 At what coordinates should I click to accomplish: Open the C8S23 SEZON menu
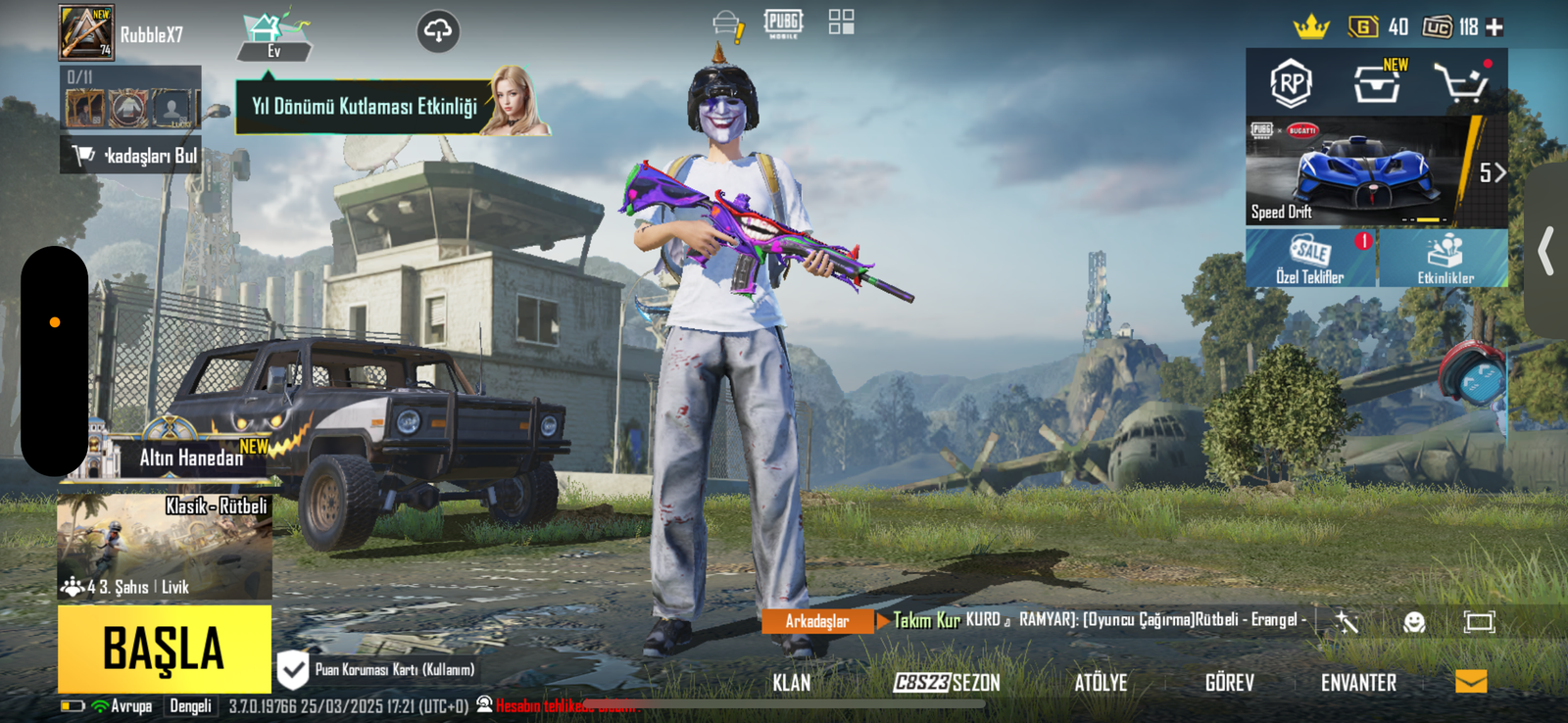[947, 683]
